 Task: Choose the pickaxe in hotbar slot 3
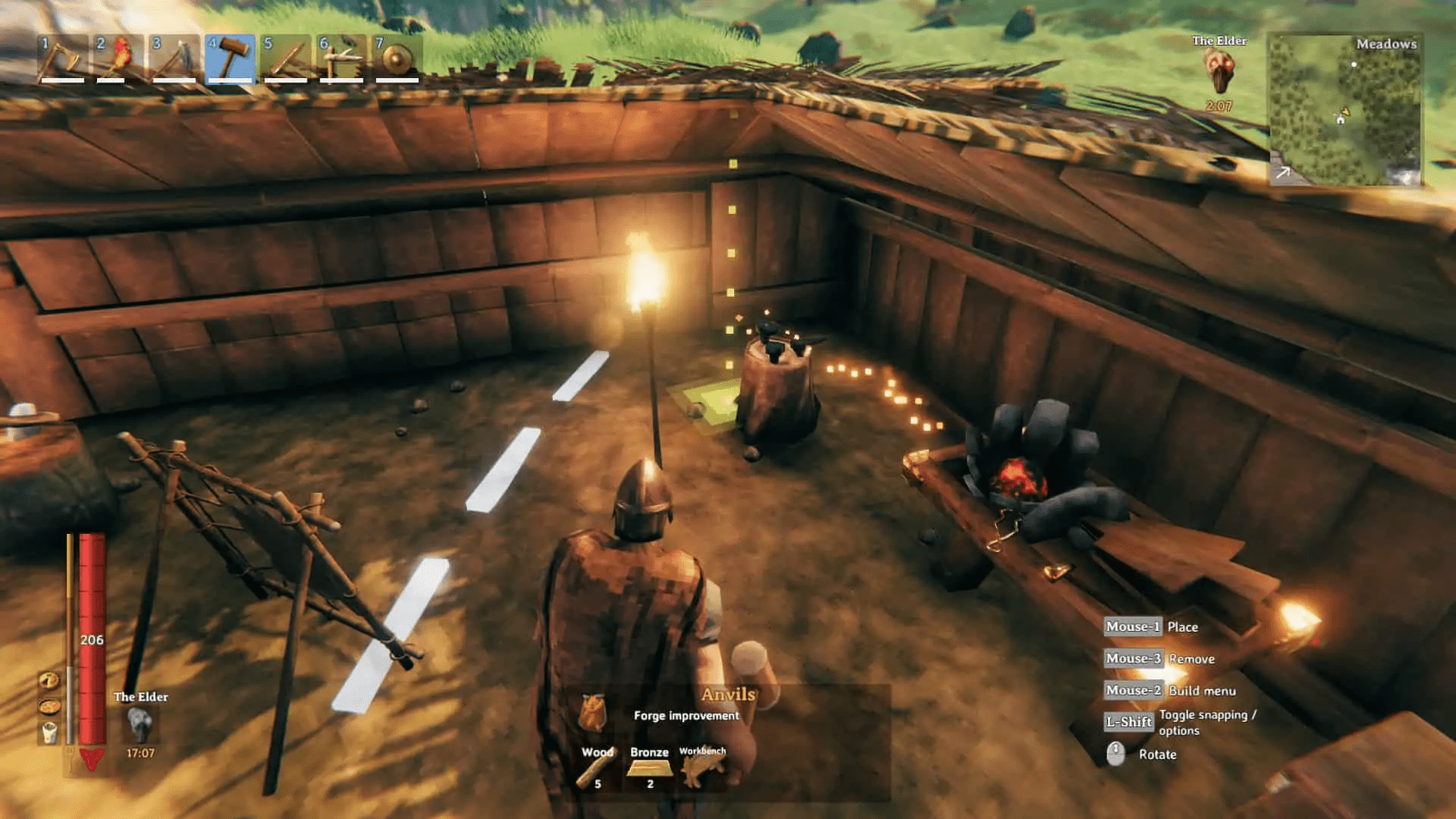coord(175,58)
